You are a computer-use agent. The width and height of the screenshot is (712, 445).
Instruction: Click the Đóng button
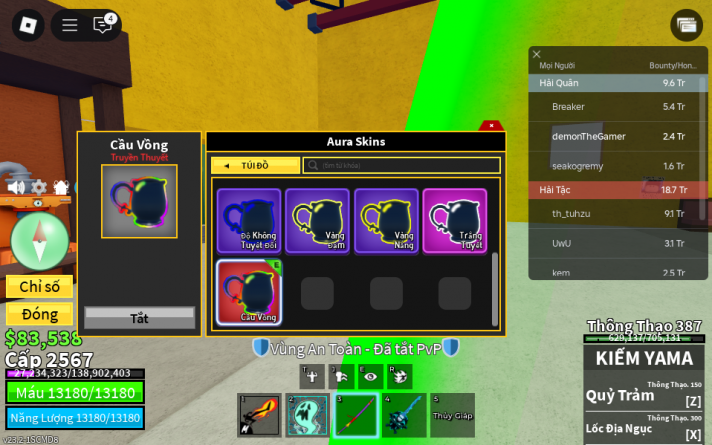pos(40,315)
